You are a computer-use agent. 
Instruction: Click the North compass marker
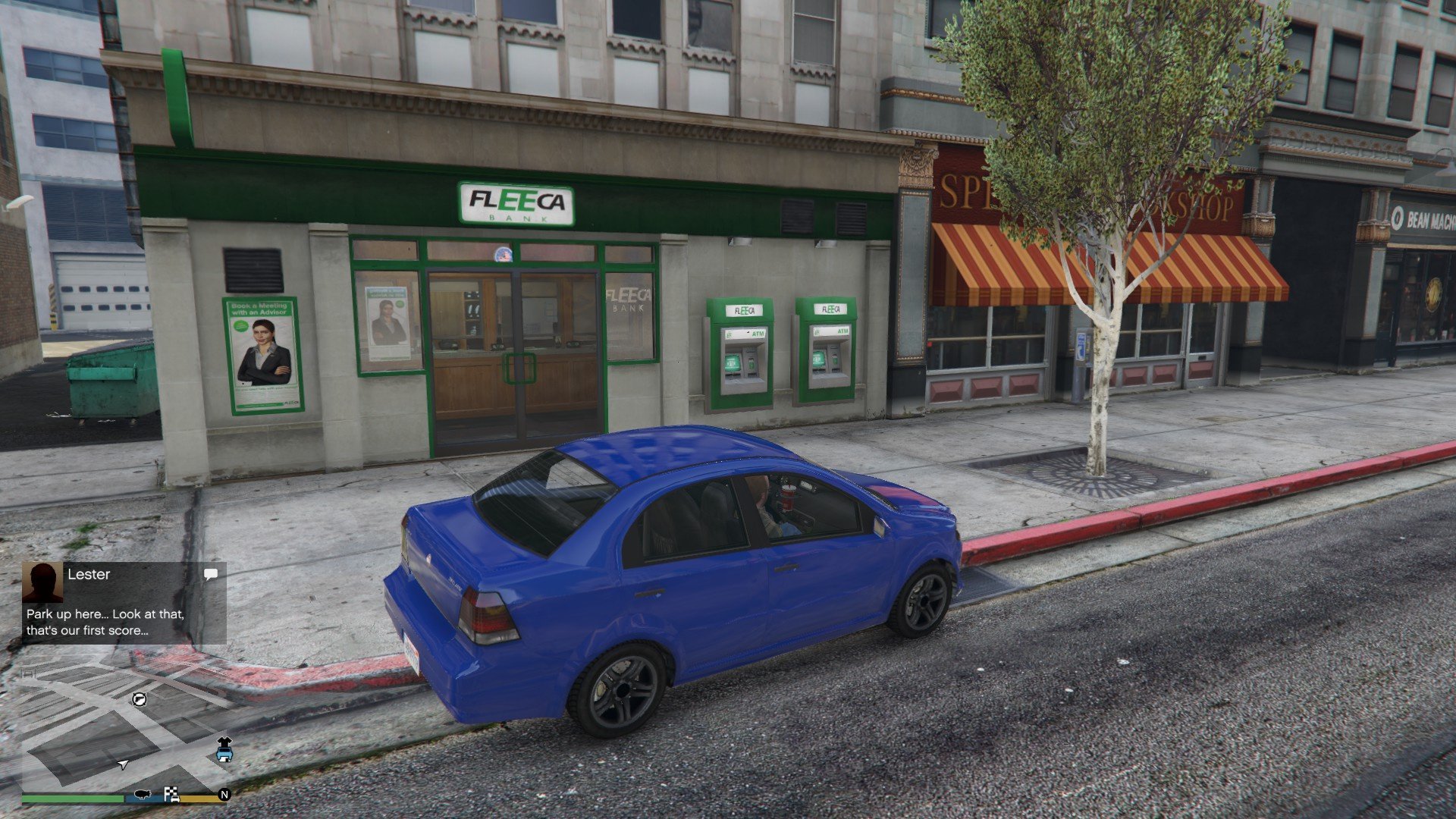[224, 795]
